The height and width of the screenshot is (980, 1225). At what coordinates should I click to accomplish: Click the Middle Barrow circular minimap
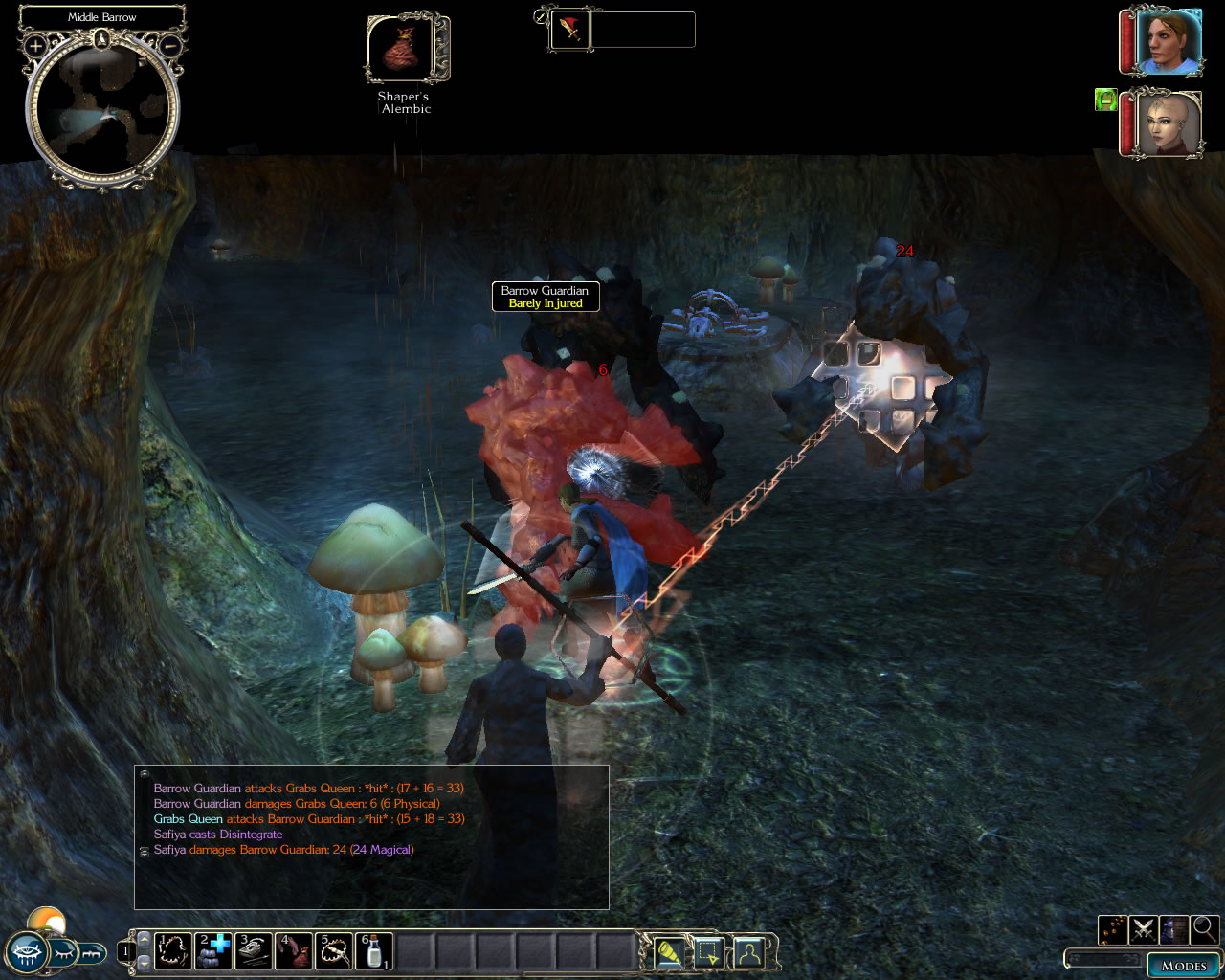[x=102, y=110]
